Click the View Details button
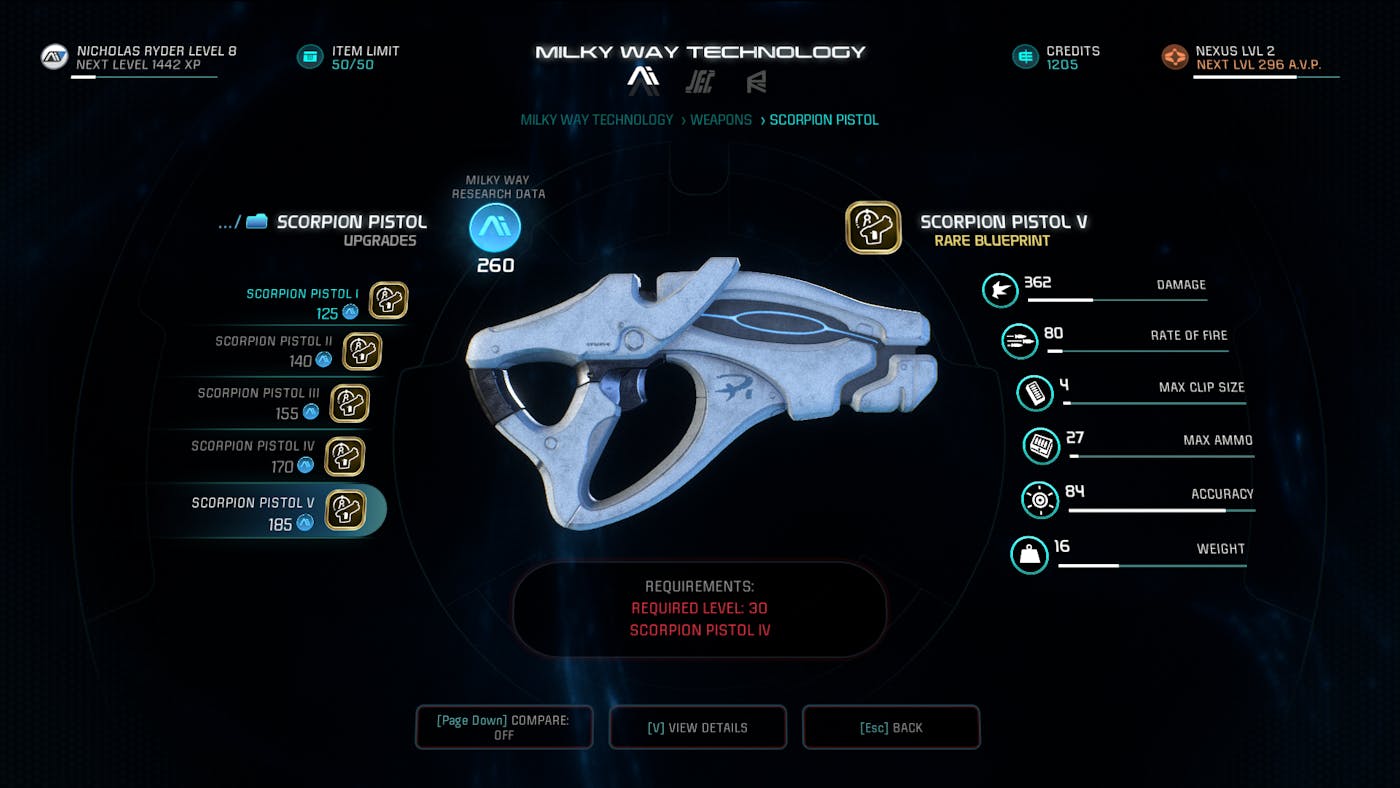This screenshot has height=788, width=1400. (x=698, y=727)
